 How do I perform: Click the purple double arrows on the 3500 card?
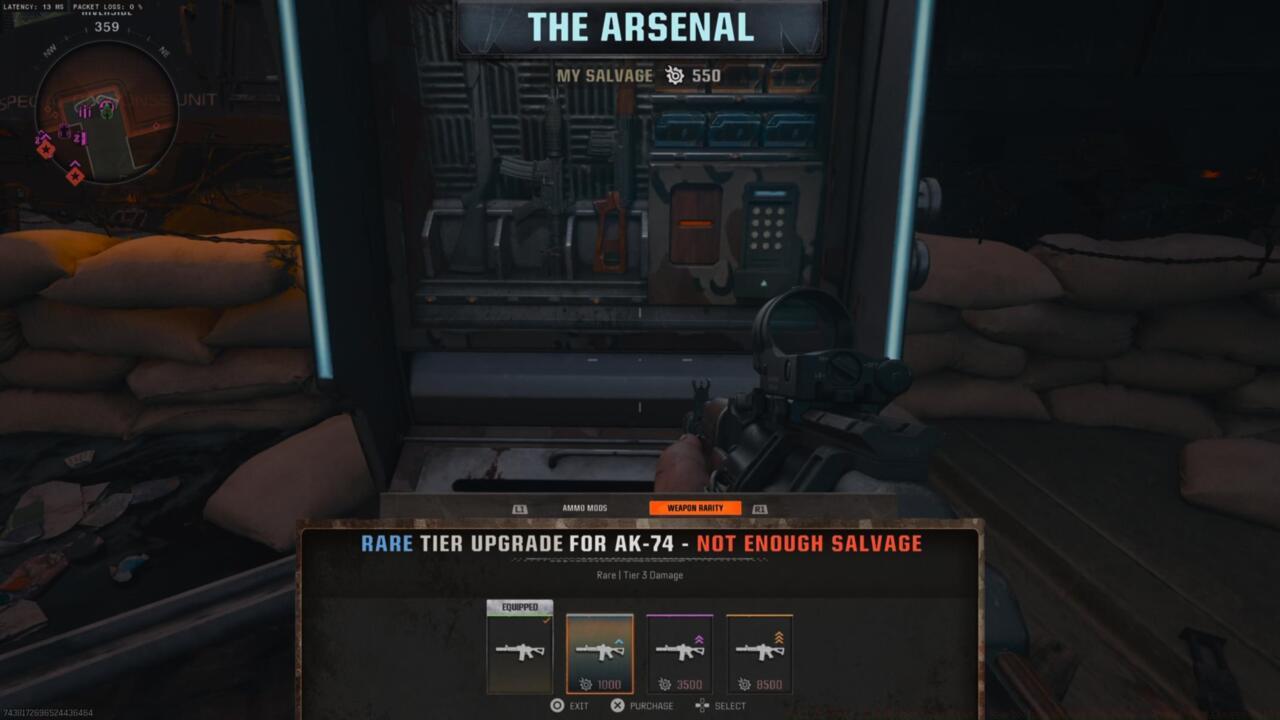[x=699, y=637]
